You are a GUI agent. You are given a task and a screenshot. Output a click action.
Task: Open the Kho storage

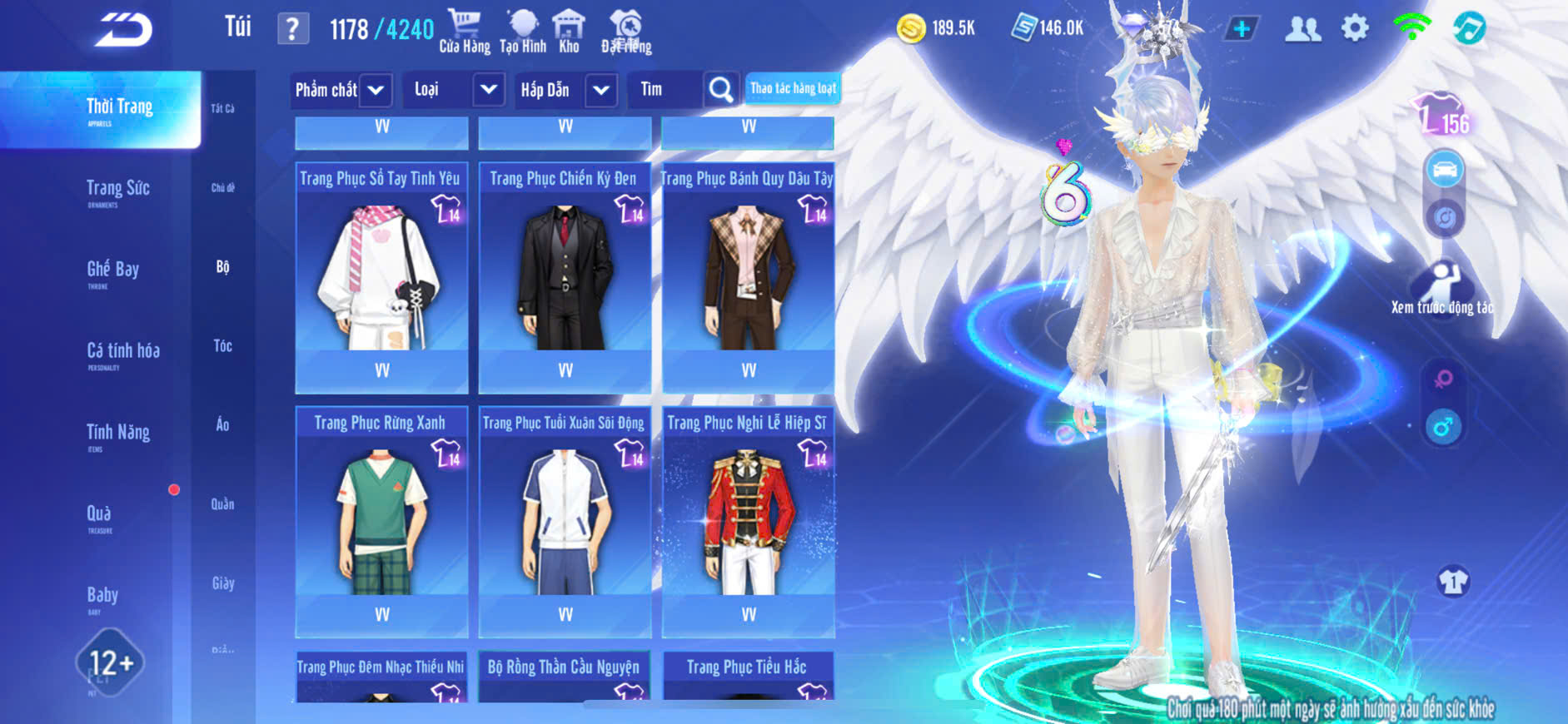coord(569,32)
